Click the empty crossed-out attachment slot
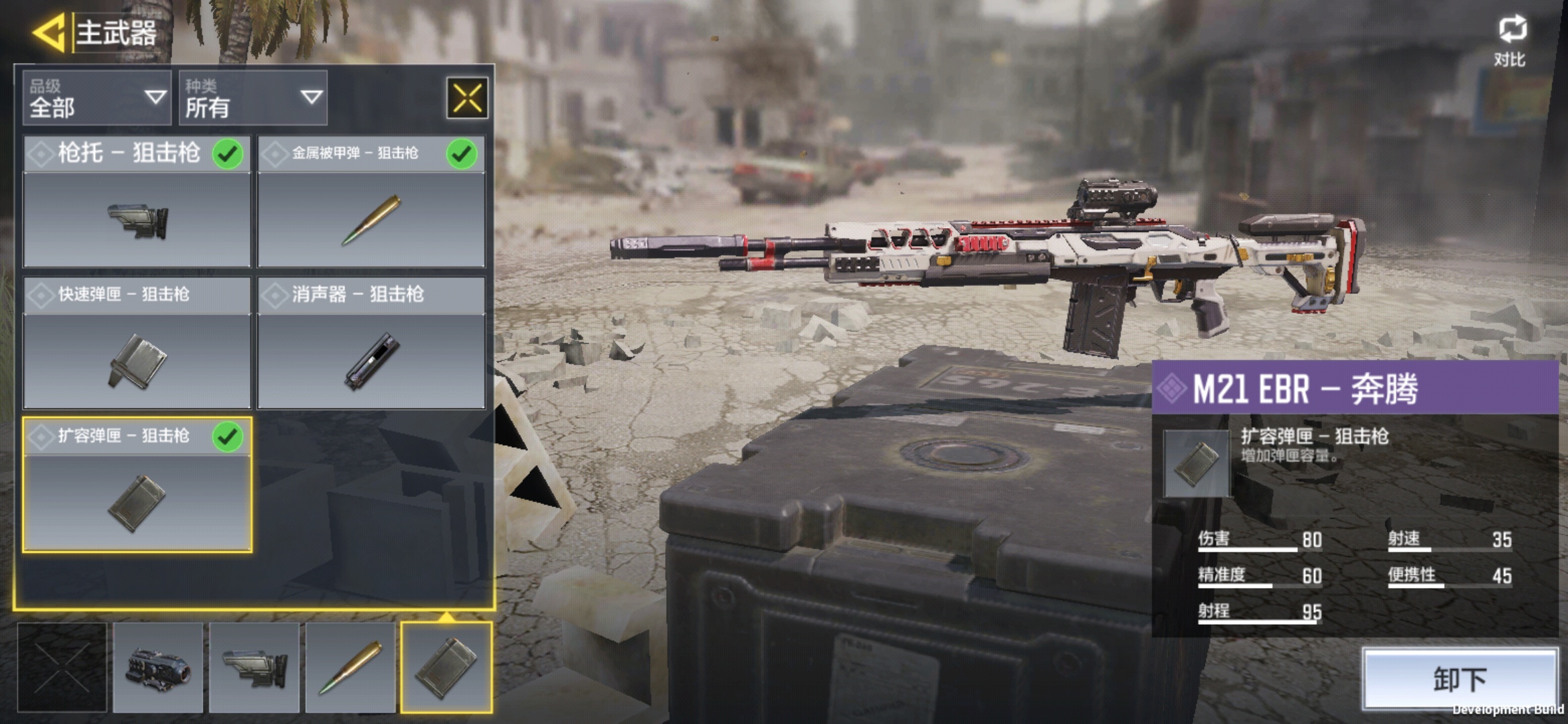The width and height of the screenshot is (1568, 724). pyautogui.click(x=62, y=667)
